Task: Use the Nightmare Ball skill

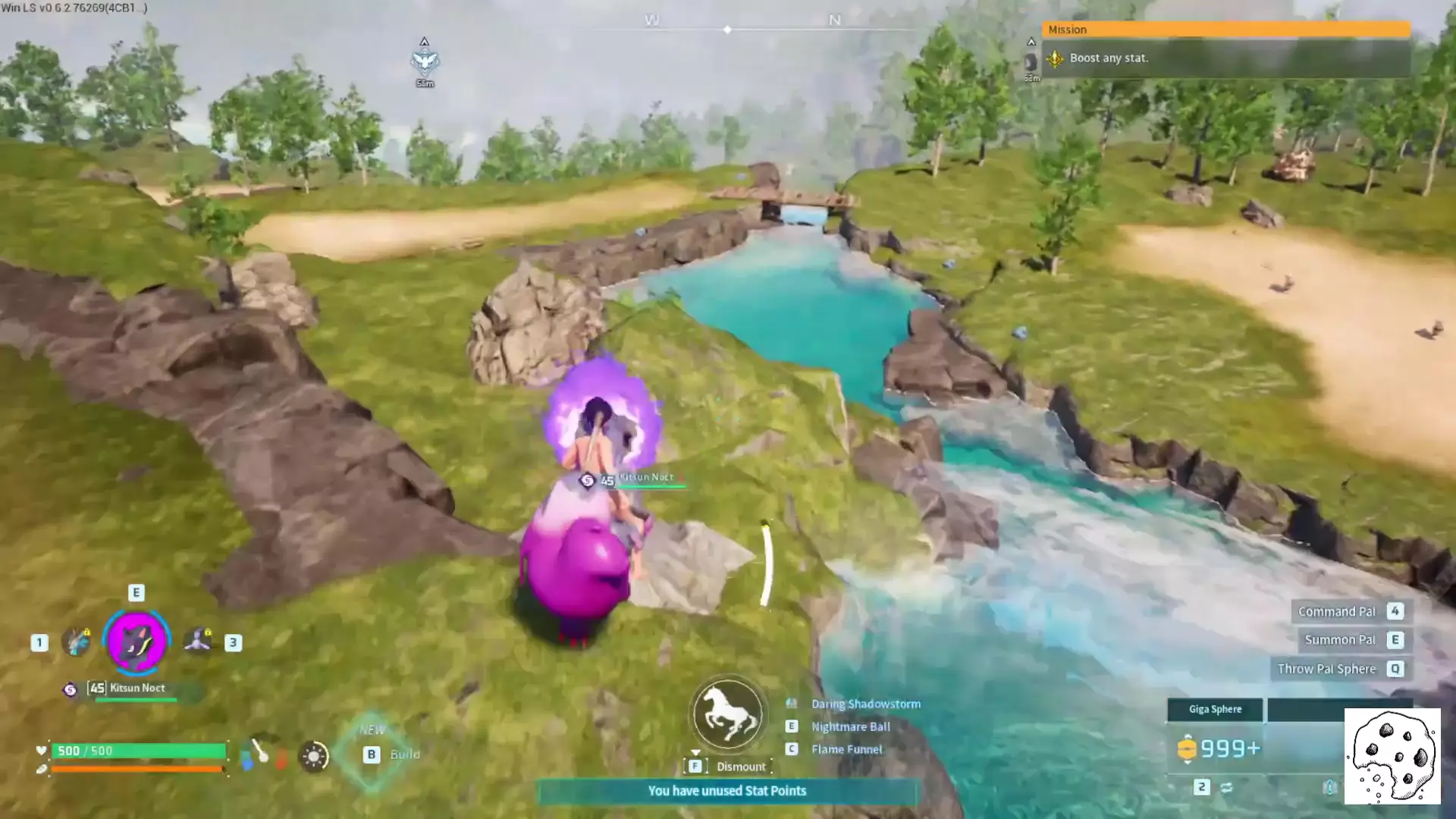Action: (x=850, y=726)
